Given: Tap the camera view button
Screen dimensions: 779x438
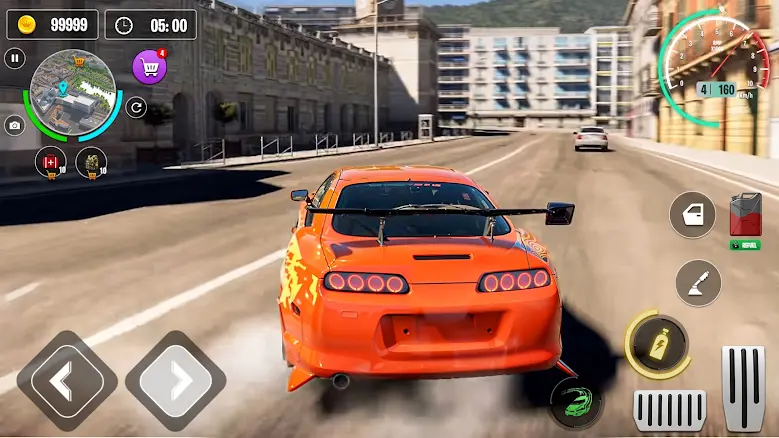Looking at the screenshot, I should pyautogui.click(x=15, y=125).
